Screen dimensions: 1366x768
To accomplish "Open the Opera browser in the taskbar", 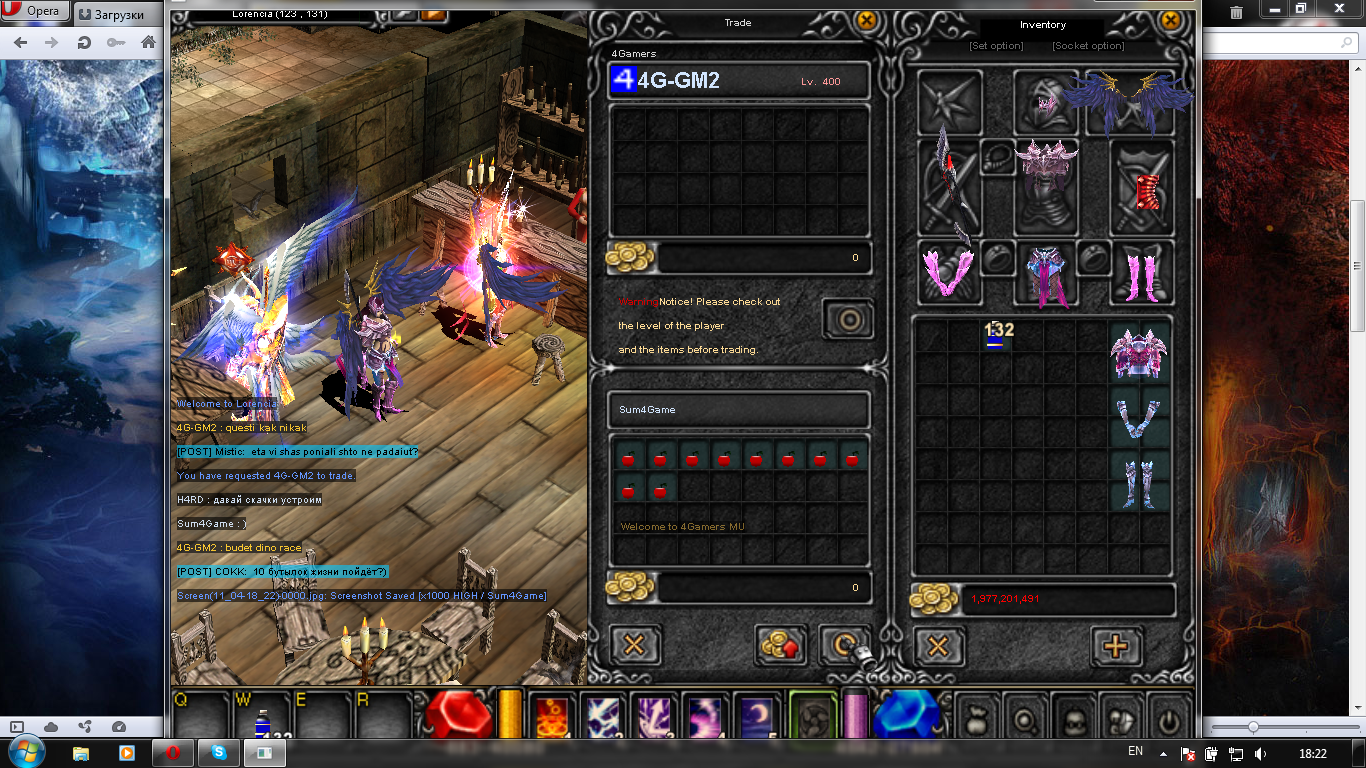I will [x=173, y=751].
